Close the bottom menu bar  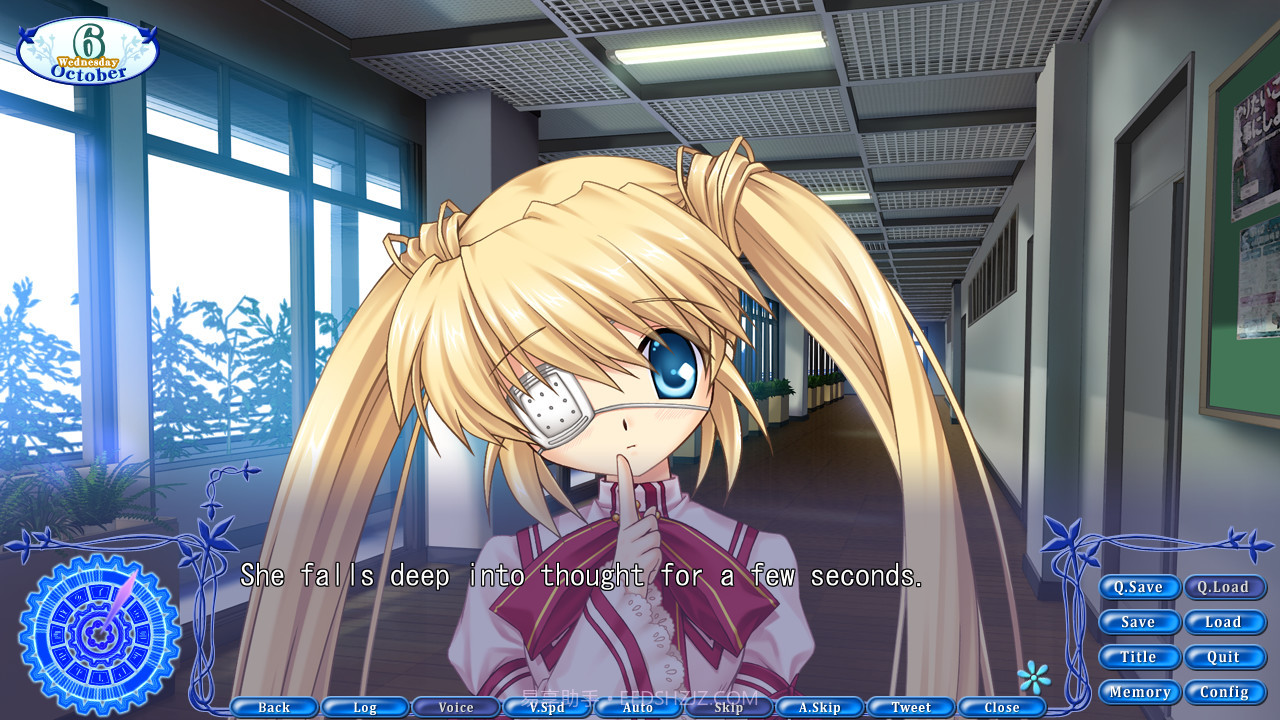[1002, 707]
